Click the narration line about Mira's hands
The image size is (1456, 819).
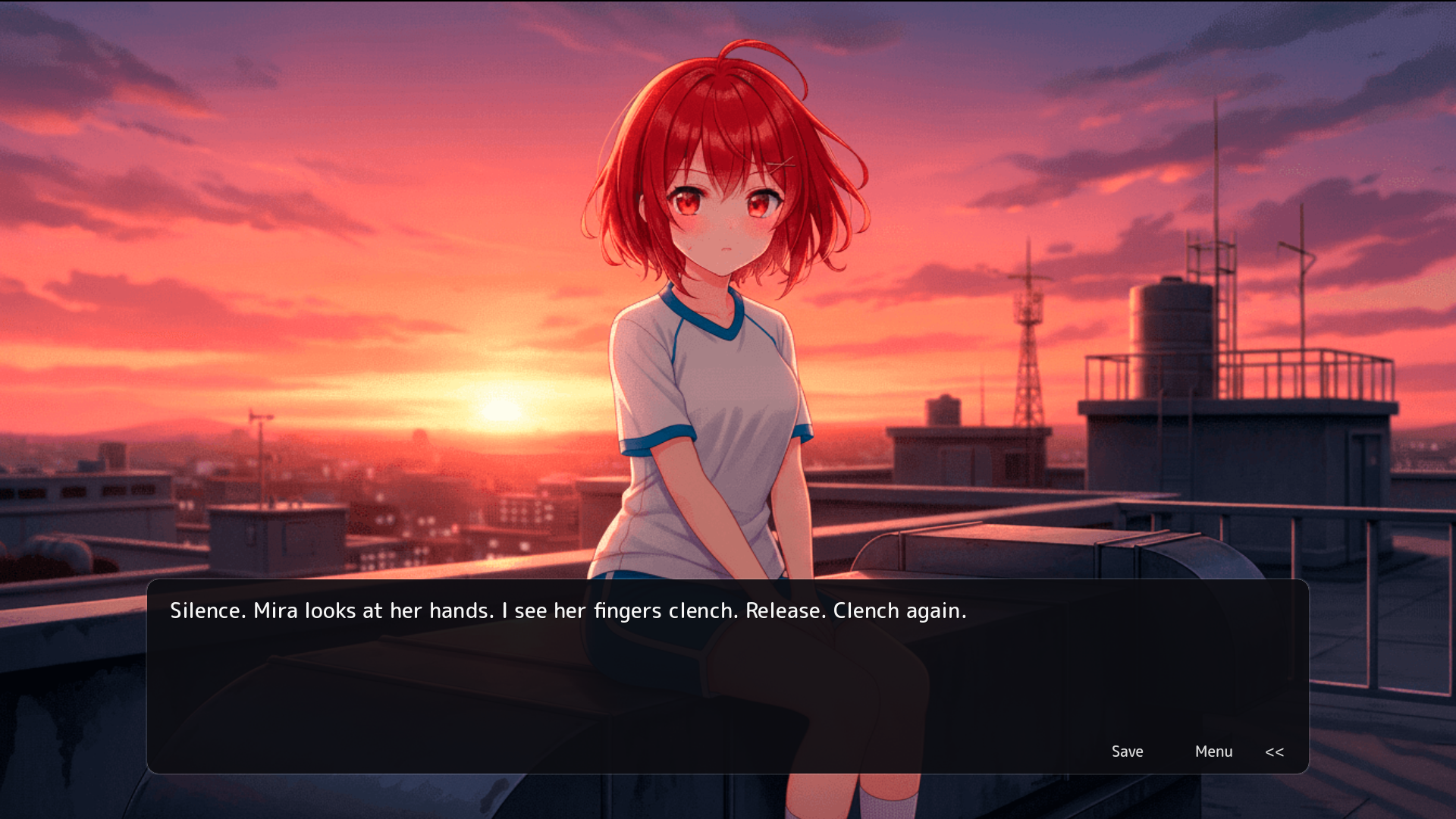(x=567, y=610)
